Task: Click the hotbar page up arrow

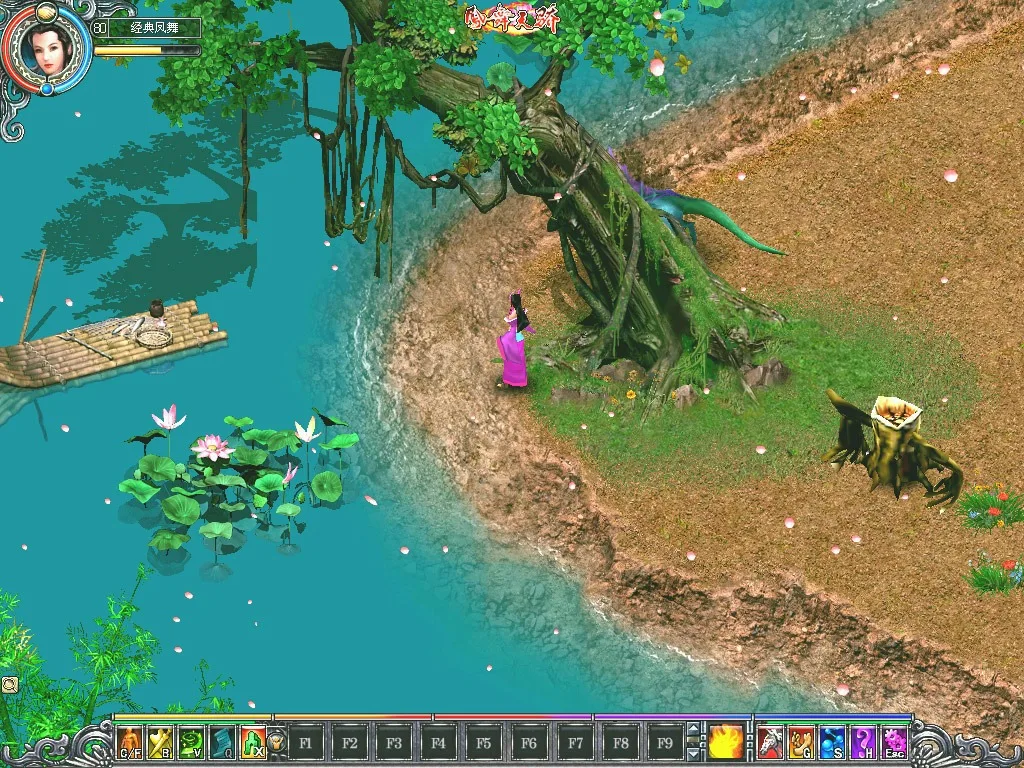Action: pos(694,731)
